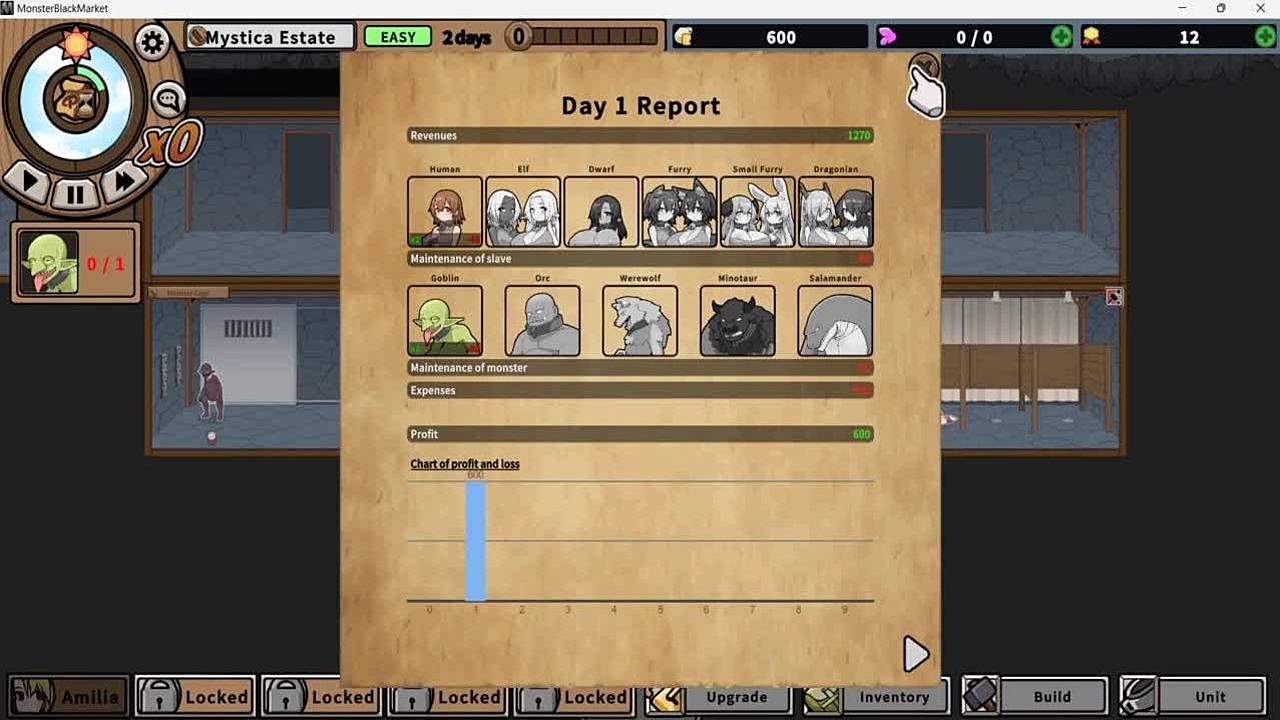Open the settings gear icon
The image size is (1280, 720).
pyautogui.click(x=152, y=43)
